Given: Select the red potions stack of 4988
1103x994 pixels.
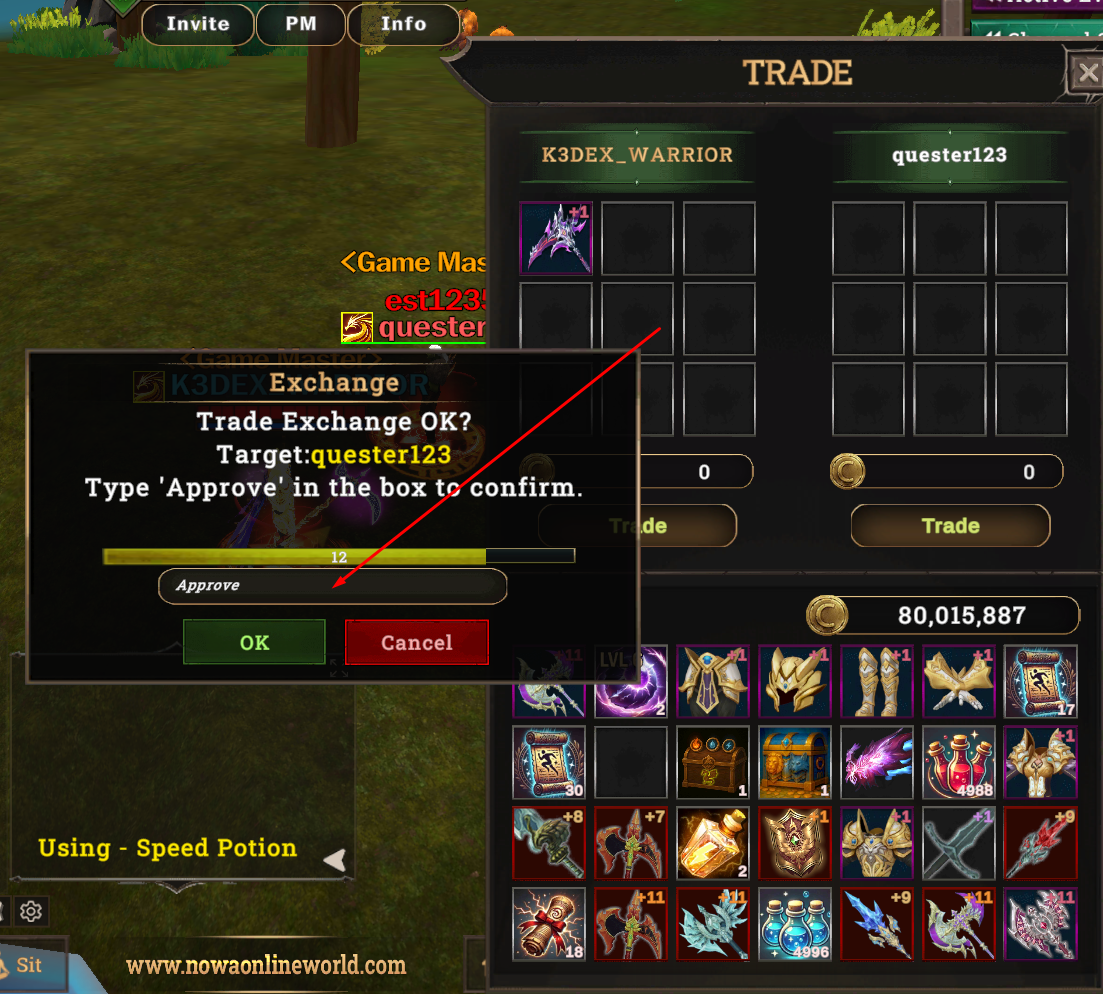Looking at the screenshot, I should tap(958, 763).
